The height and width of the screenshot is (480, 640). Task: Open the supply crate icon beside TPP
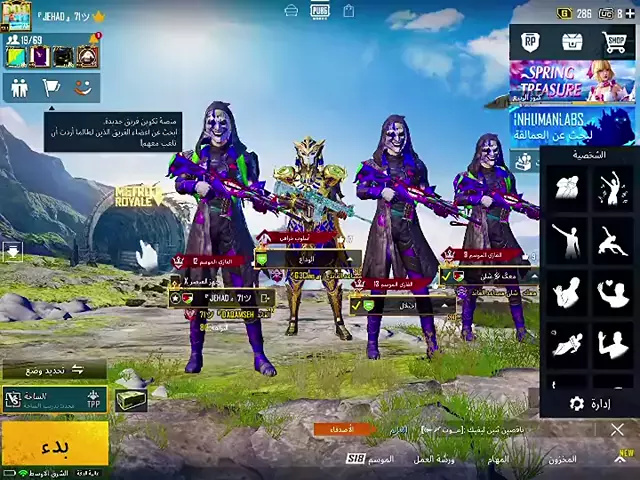click(x=129, y=399)
